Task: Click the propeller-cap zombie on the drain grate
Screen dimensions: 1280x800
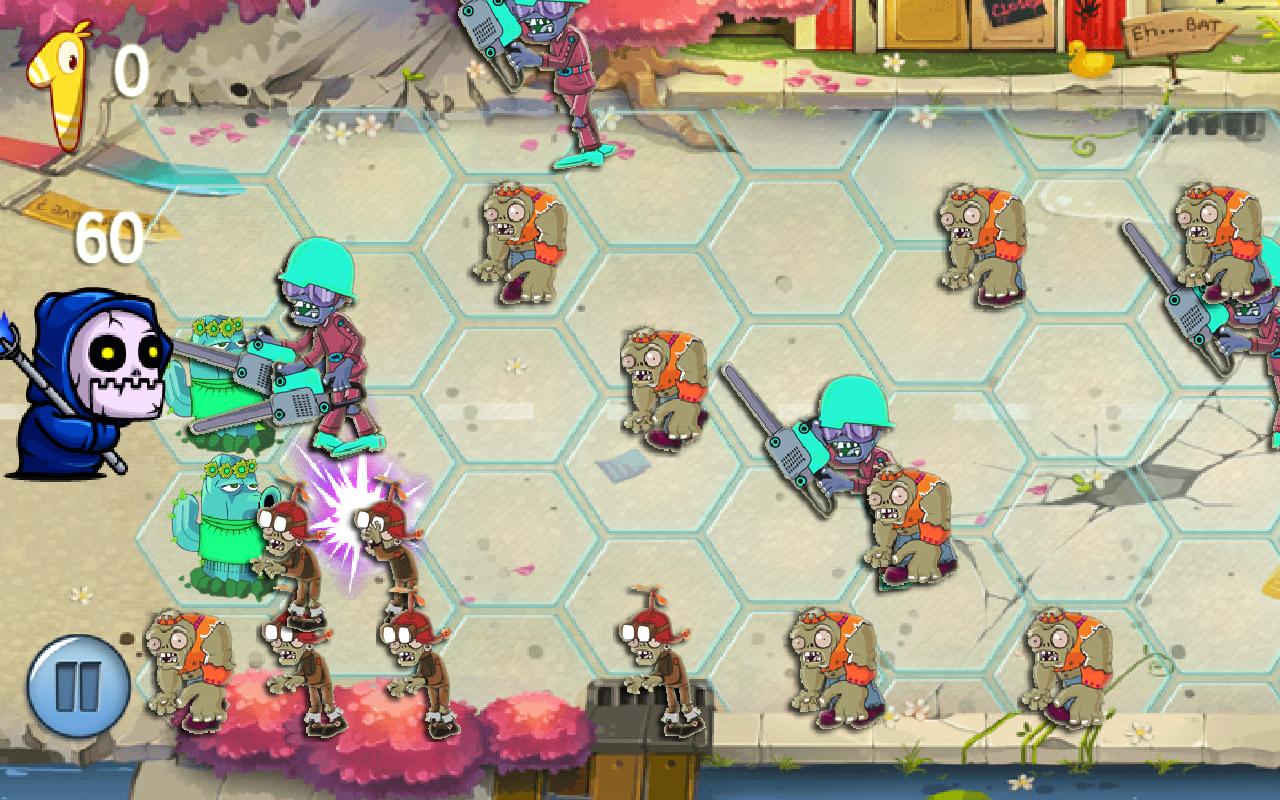Action: [655, 655]
